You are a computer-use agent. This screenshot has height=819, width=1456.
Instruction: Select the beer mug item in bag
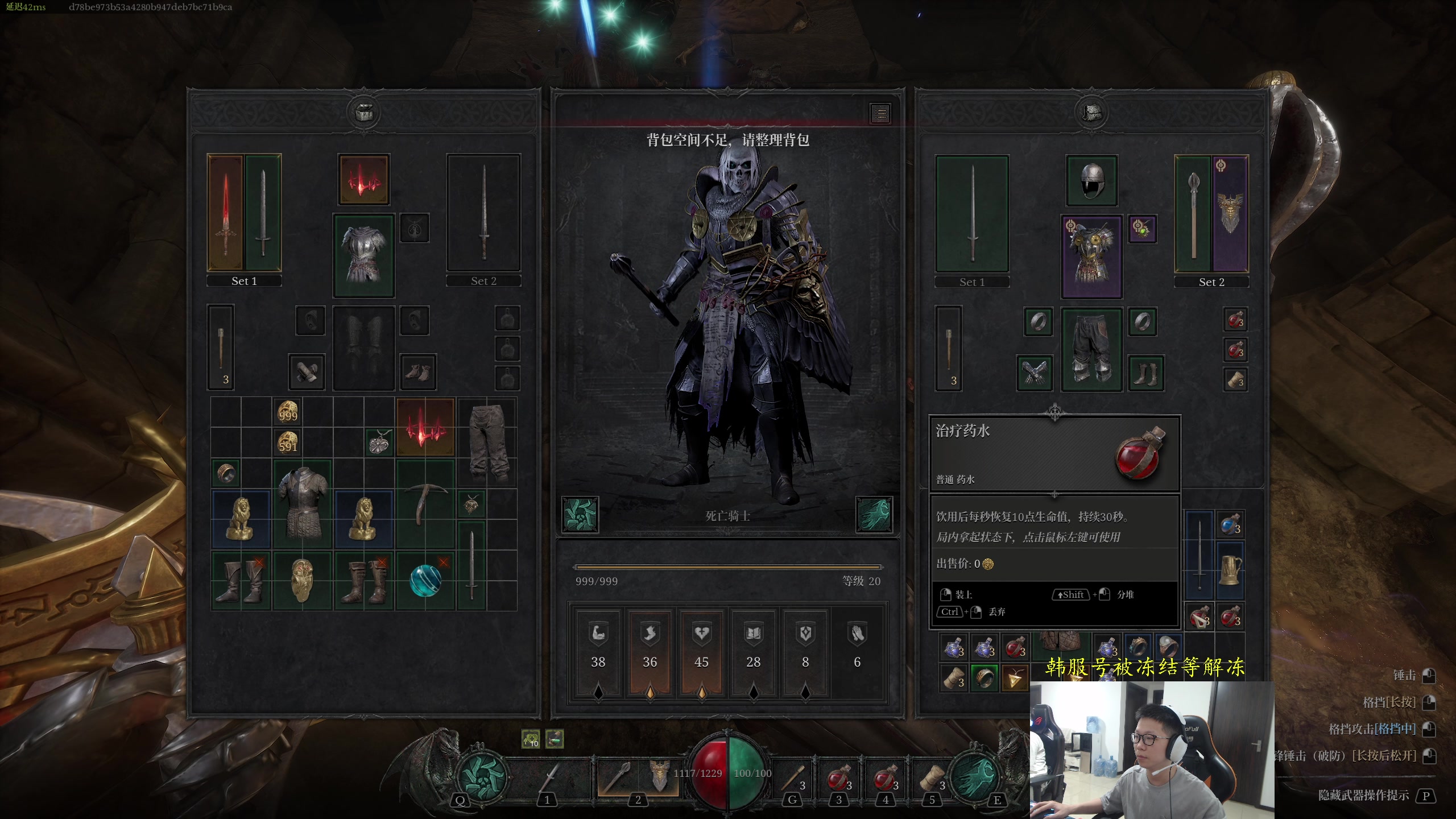(x=1230, y=569)
